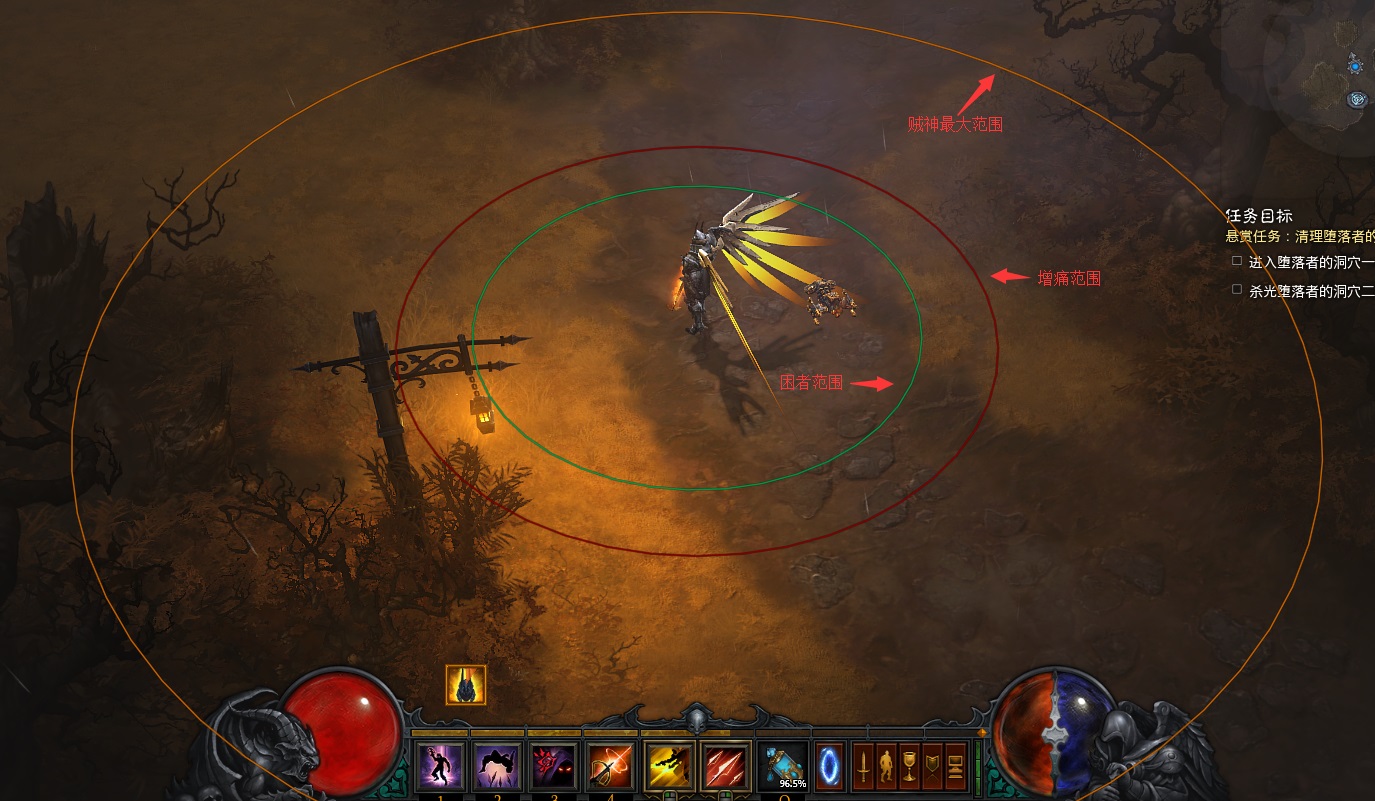1375x801 pixels.
Task: Click the golden chalice menu button
Action: [909, 767]
